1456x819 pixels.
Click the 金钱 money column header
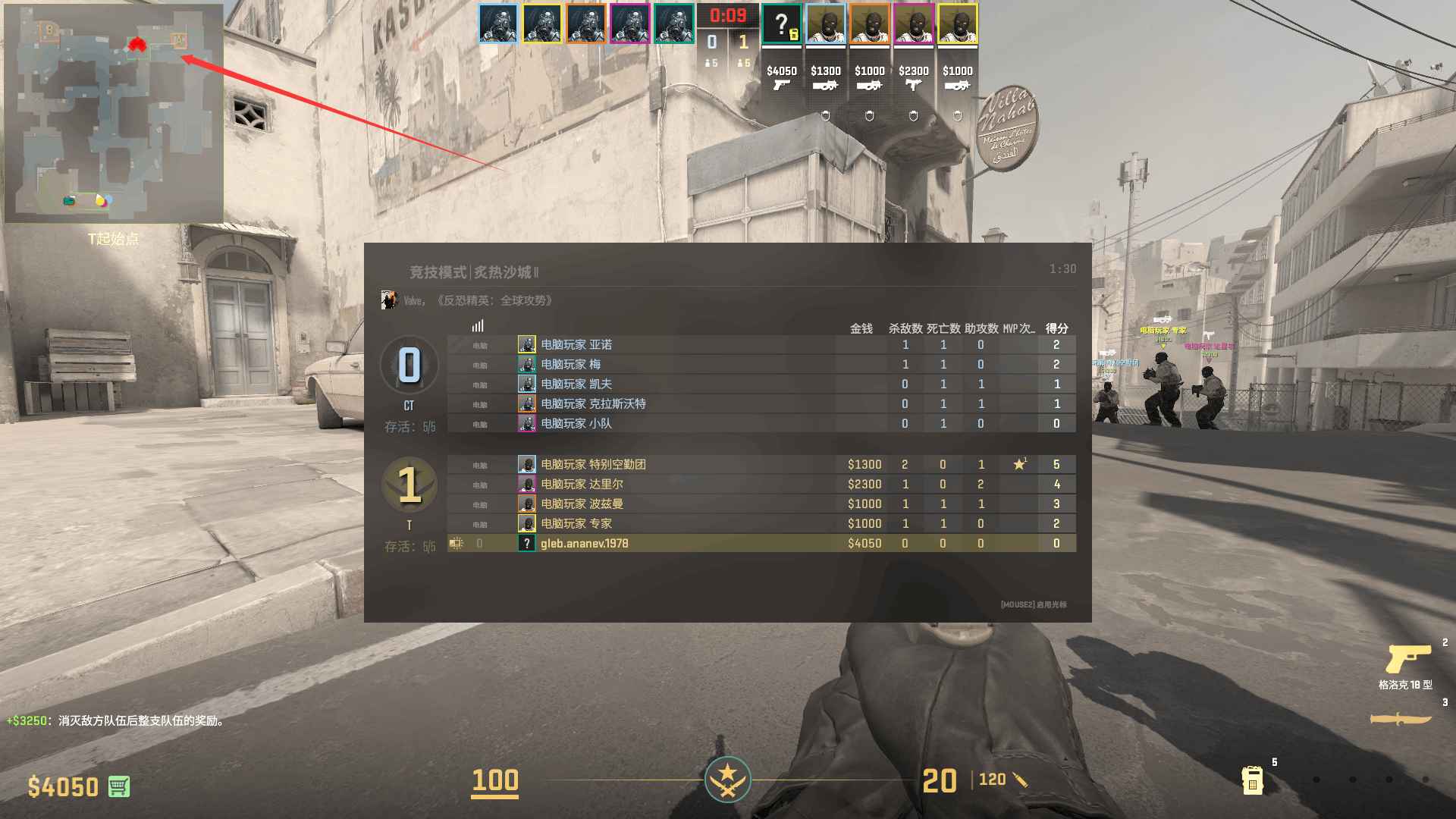point(861,328)
